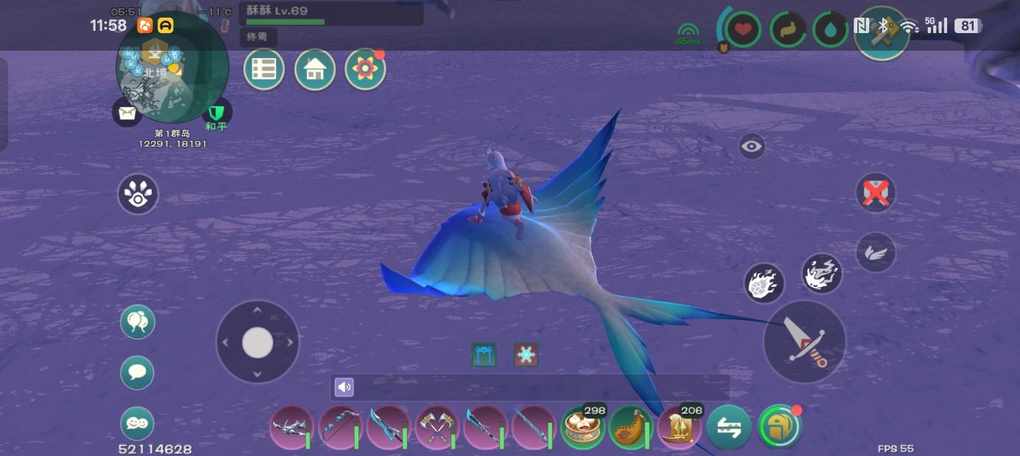Select the bow weapon hotbar slot
This screenshot has height=456, width=1020.
[340, 428]
